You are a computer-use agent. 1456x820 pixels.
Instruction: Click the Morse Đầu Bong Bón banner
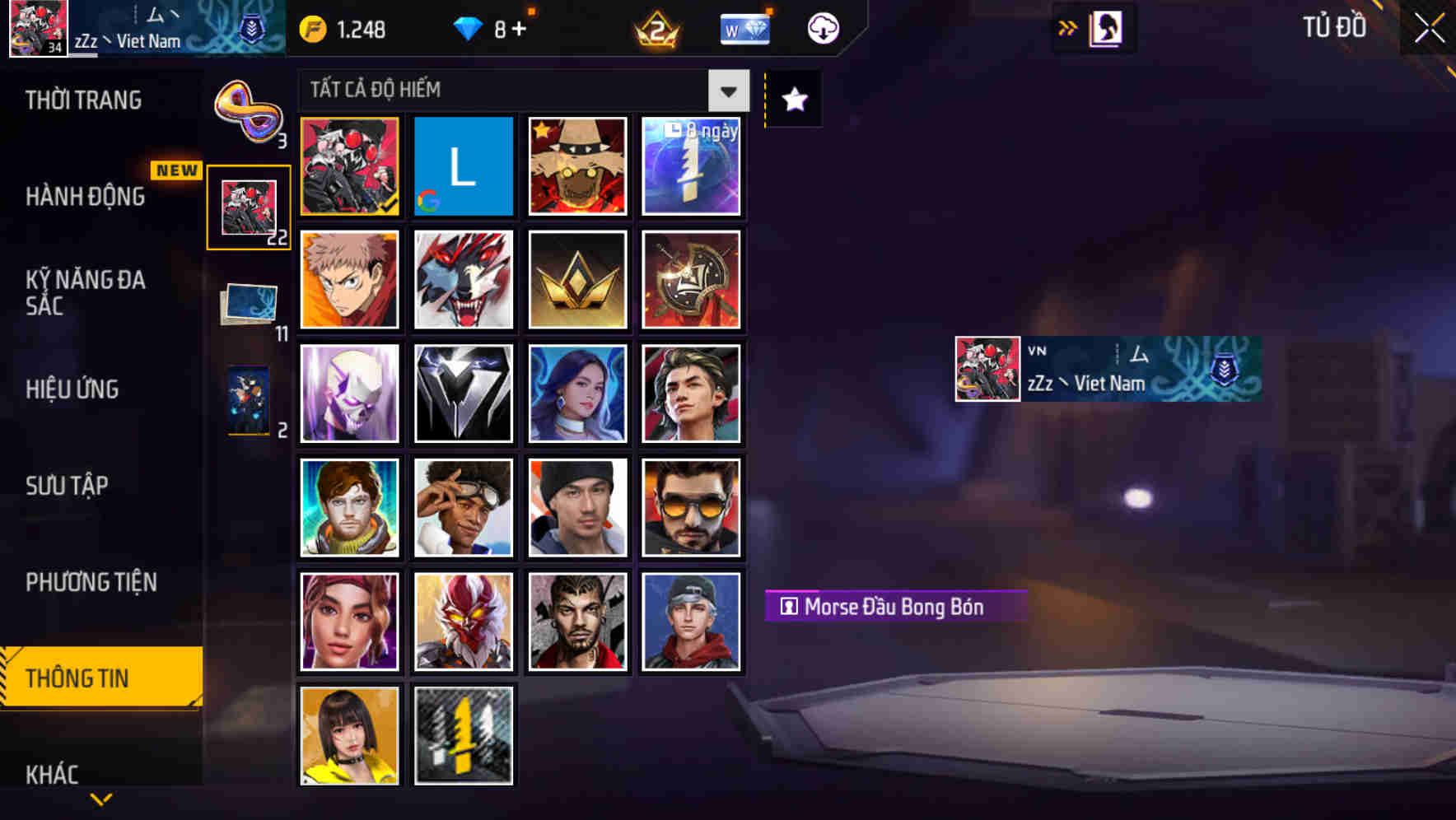pyautogui.click(x=894, y=607)
